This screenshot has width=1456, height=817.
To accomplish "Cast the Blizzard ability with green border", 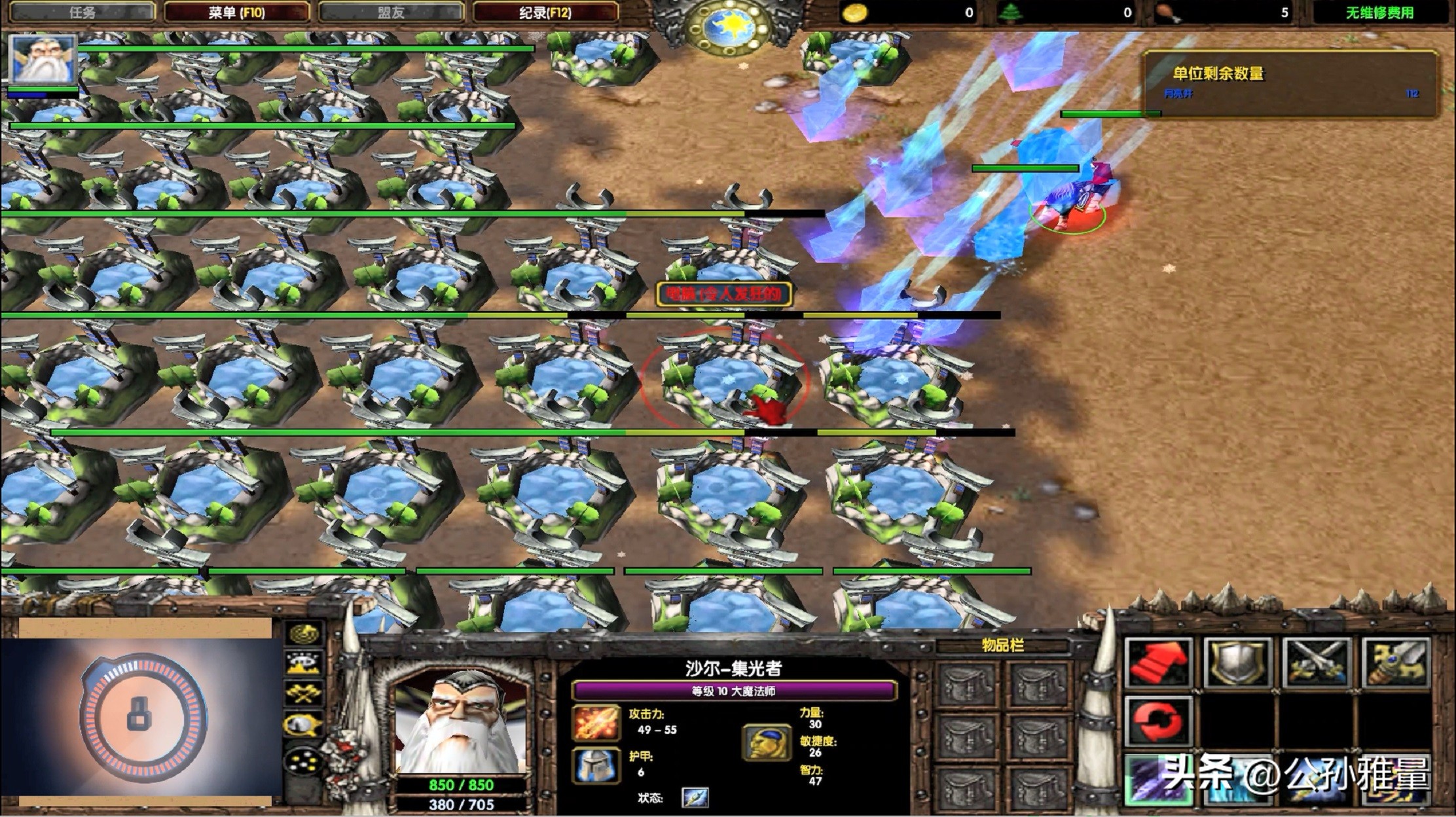I will coord(1158,780).
